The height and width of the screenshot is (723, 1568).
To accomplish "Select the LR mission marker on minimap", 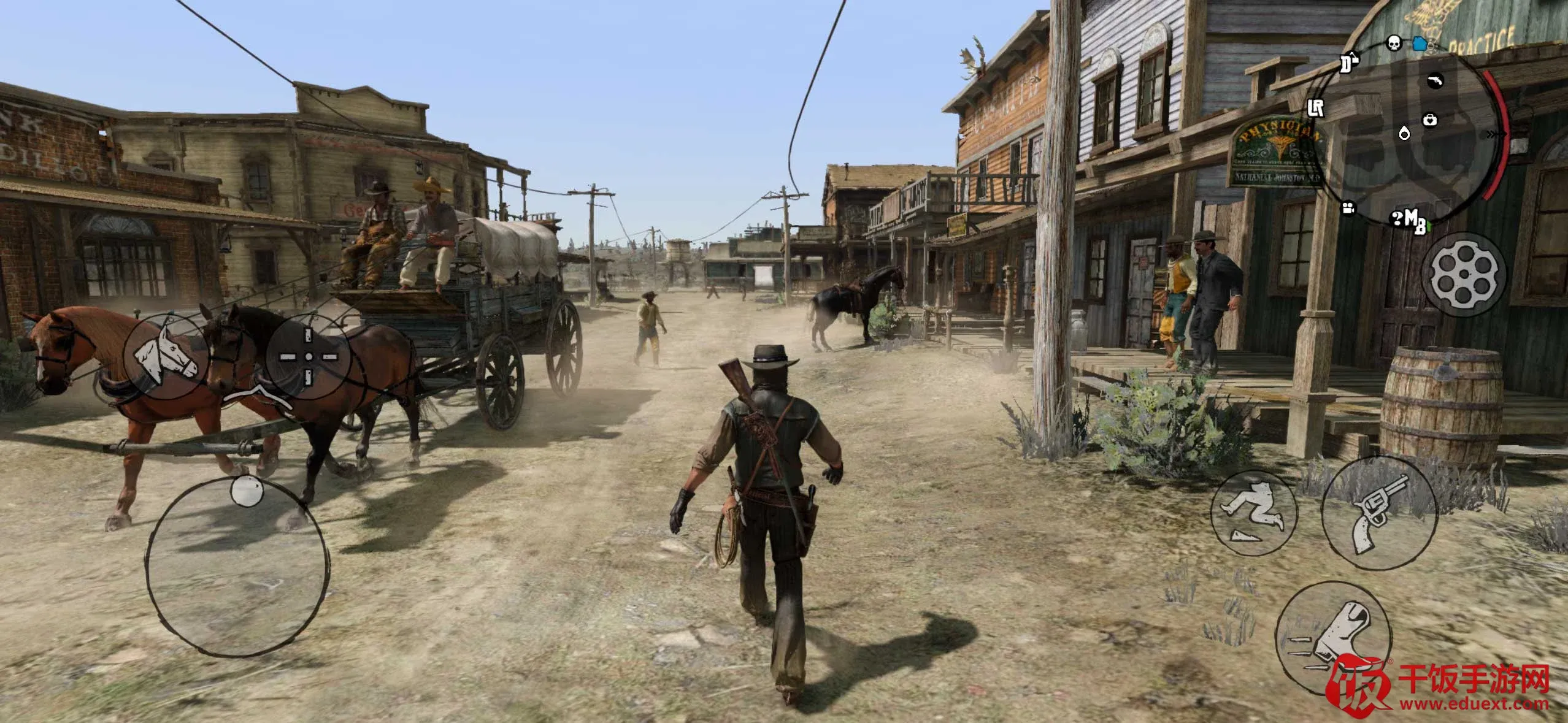I will click(x=1316, y=108).
